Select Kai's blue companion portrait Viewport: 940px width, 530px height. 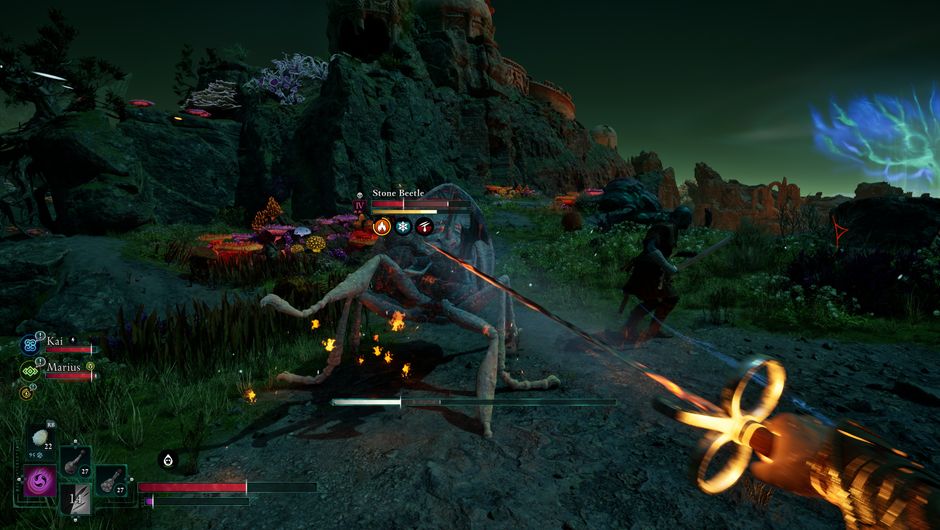[x=28, y=345]
